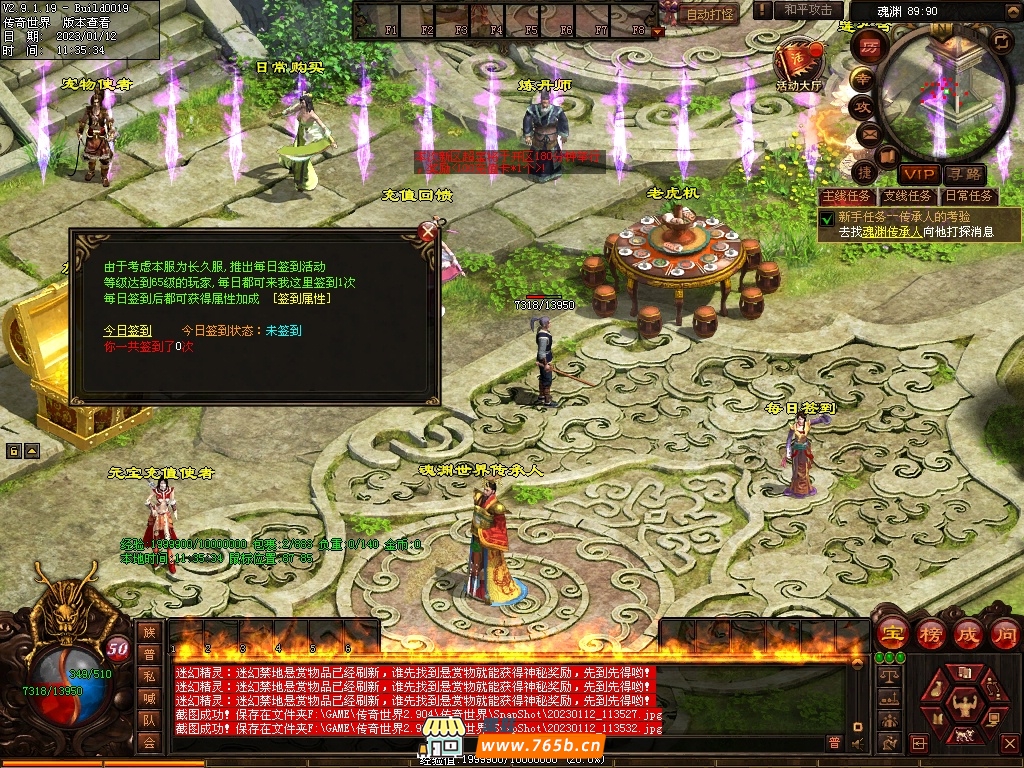Open the mail envelope icon
Screen dimensions: 1024x768
(866, 133)
